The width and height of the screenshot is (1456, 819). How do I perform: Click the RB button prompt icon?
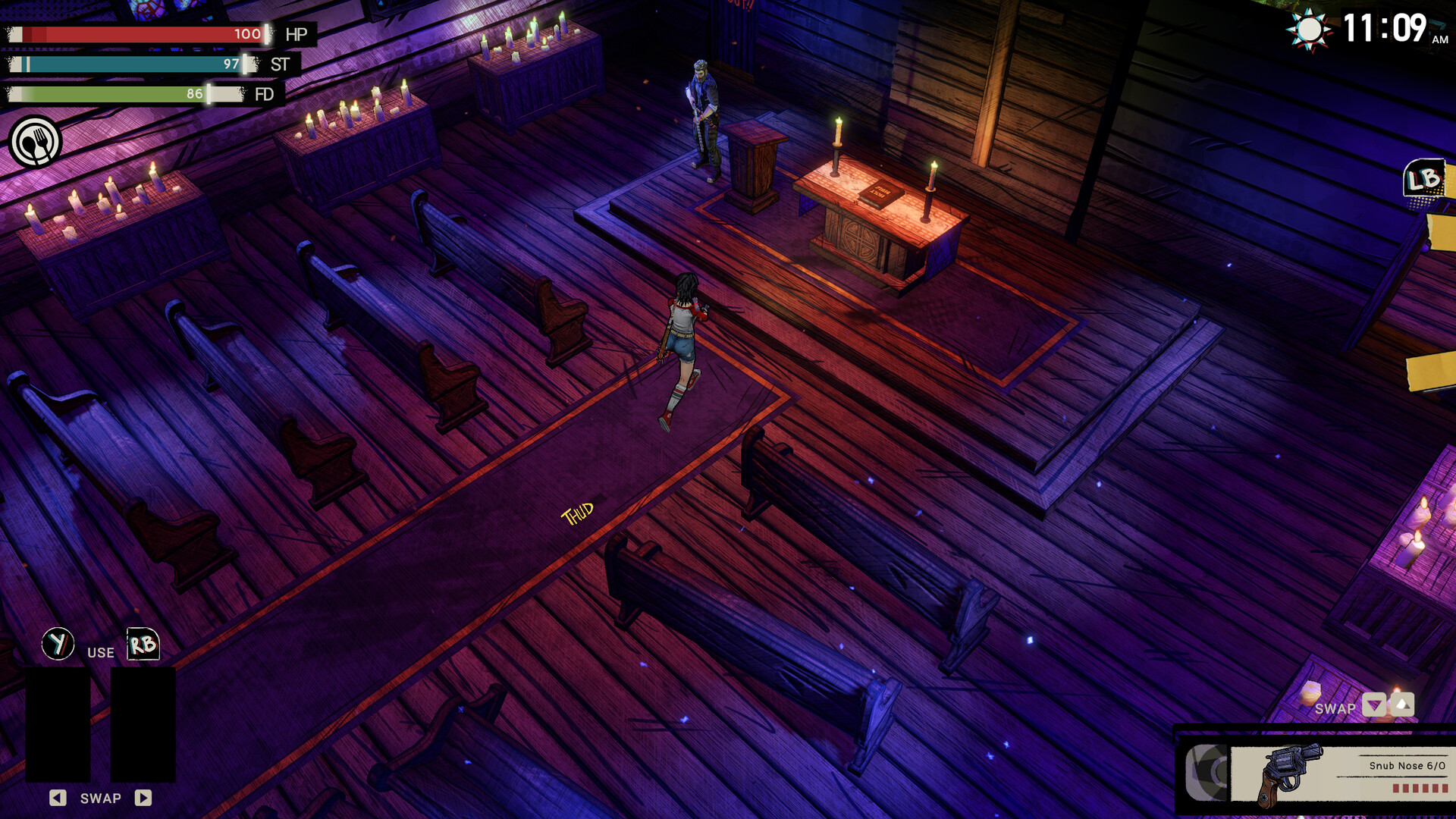click(145, 644)
